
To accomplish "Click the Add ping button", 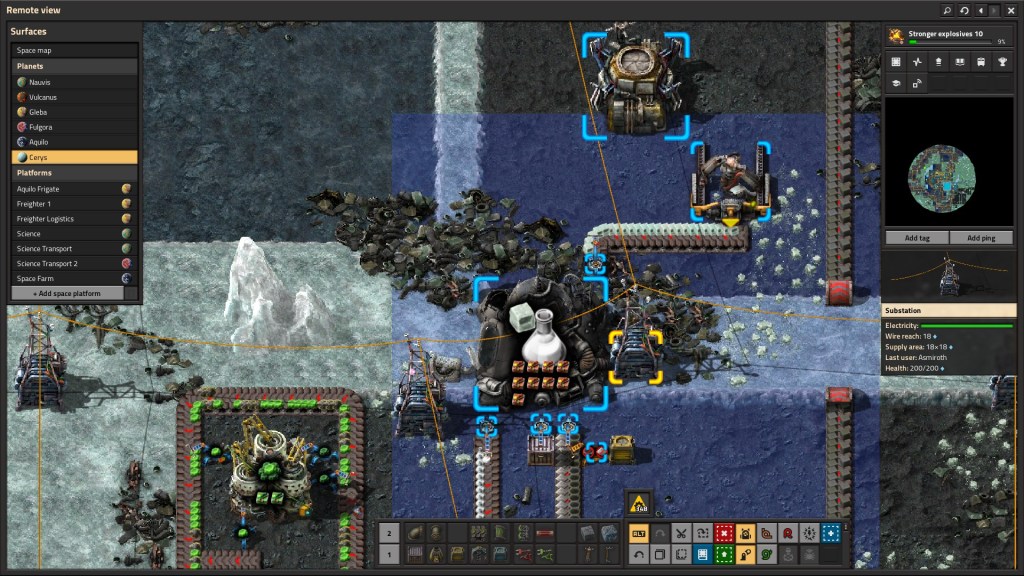I will pyautogui.click(x=981, y=238).
